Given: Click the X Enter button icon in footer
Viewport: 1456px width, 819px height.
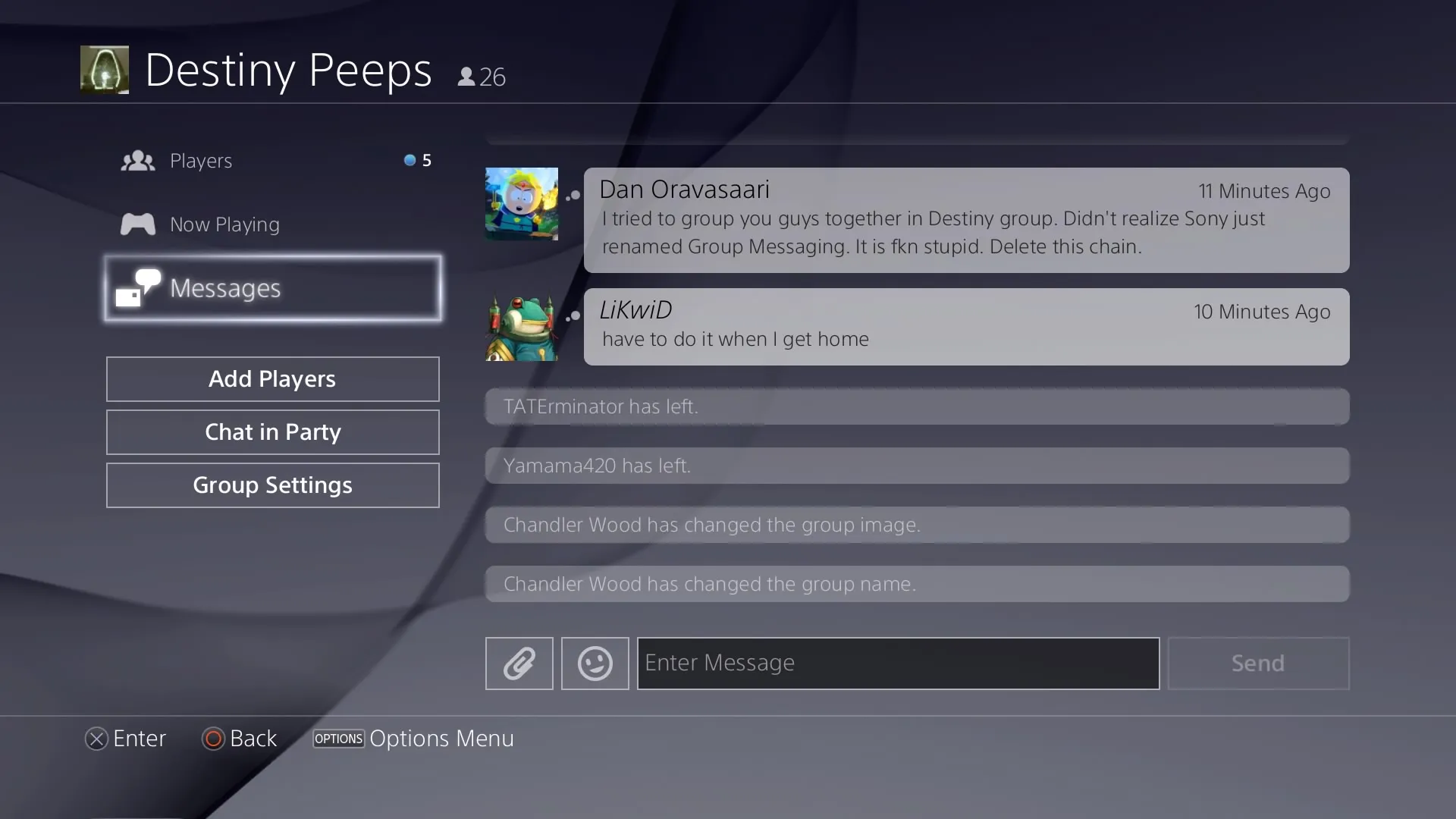Looking at the screenshot, I should coord(96,739).
